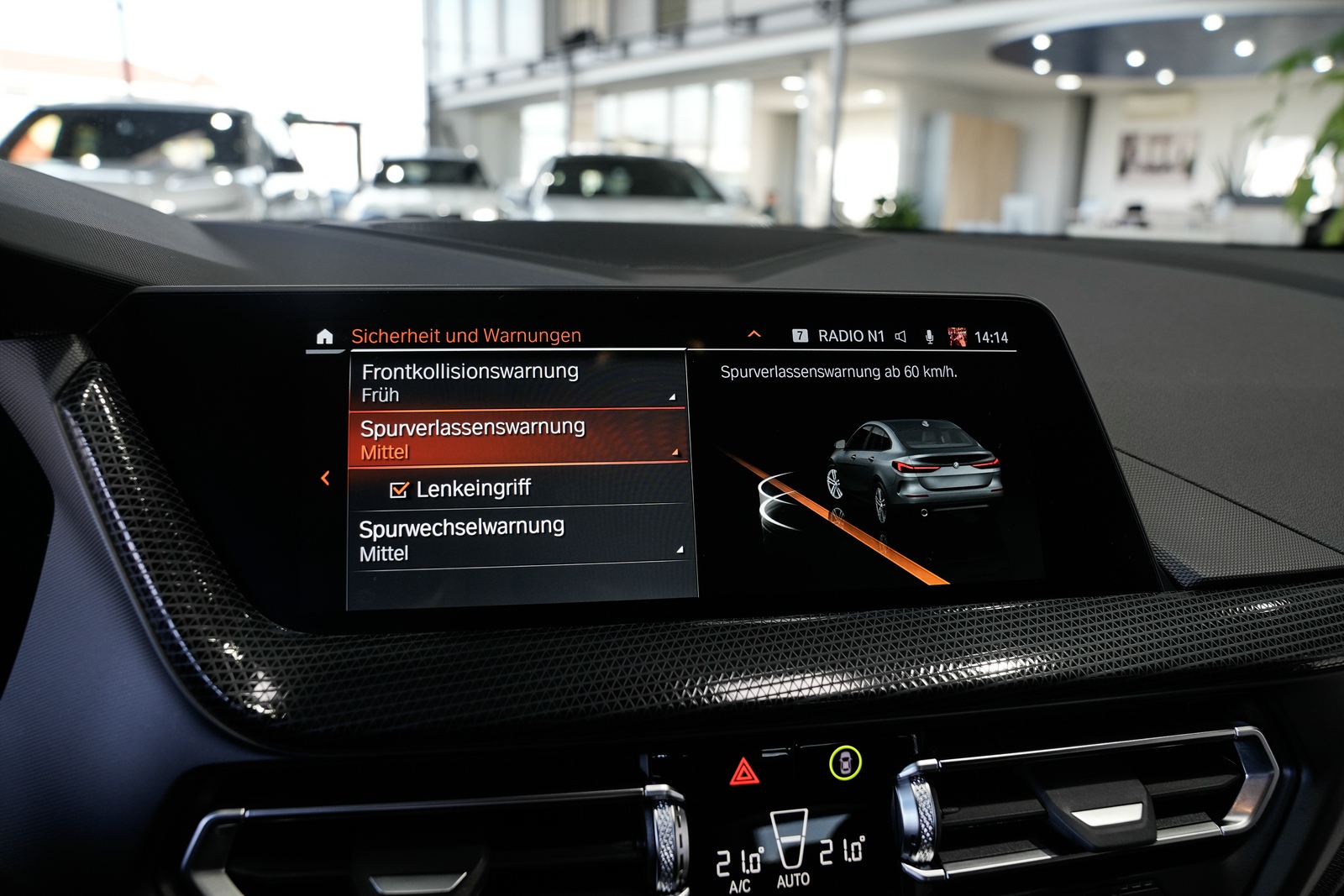Click the orange back arrow

point(325,478)
